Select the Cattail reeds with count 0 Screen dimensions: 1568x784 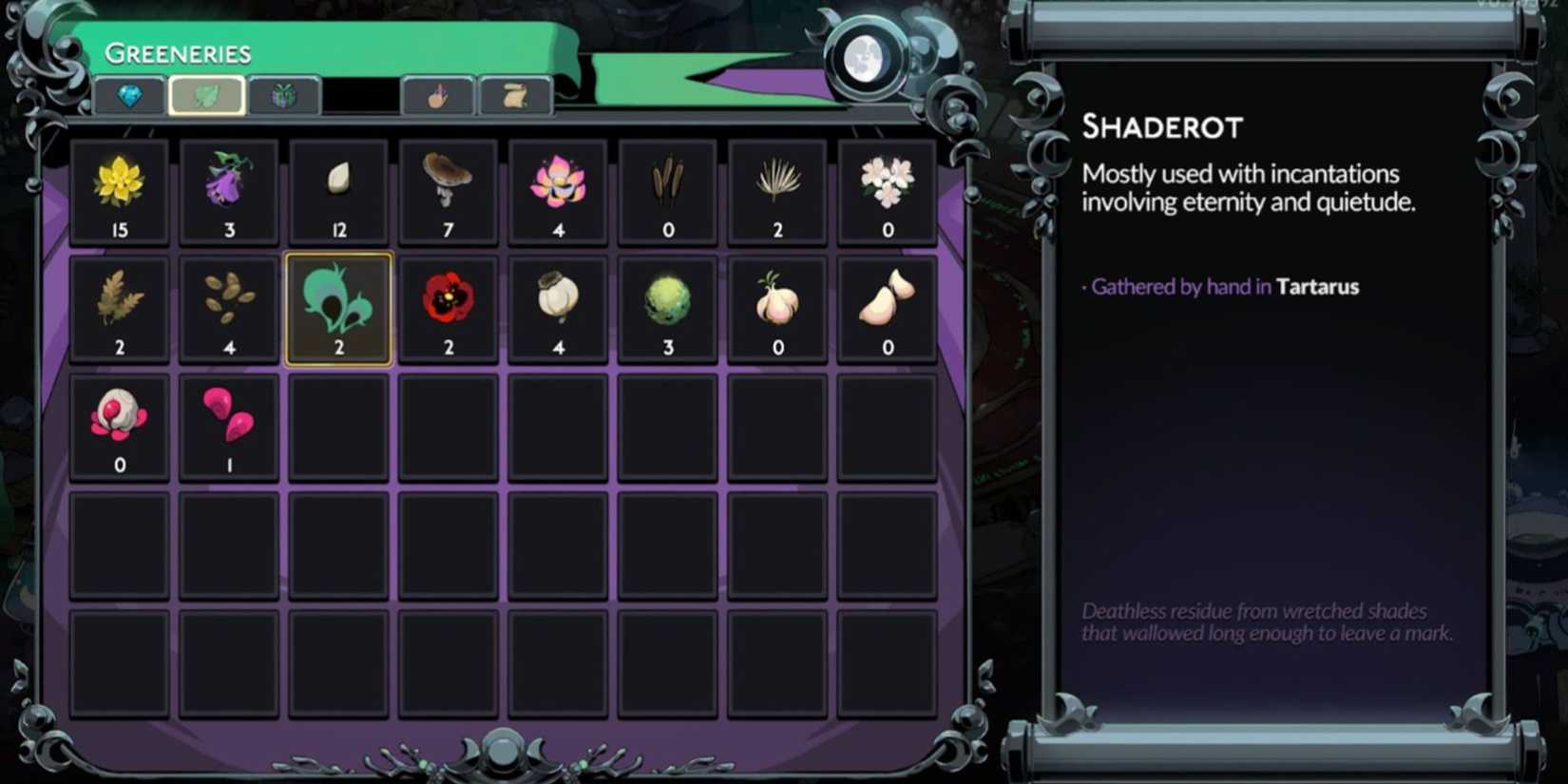click(667, 190)
